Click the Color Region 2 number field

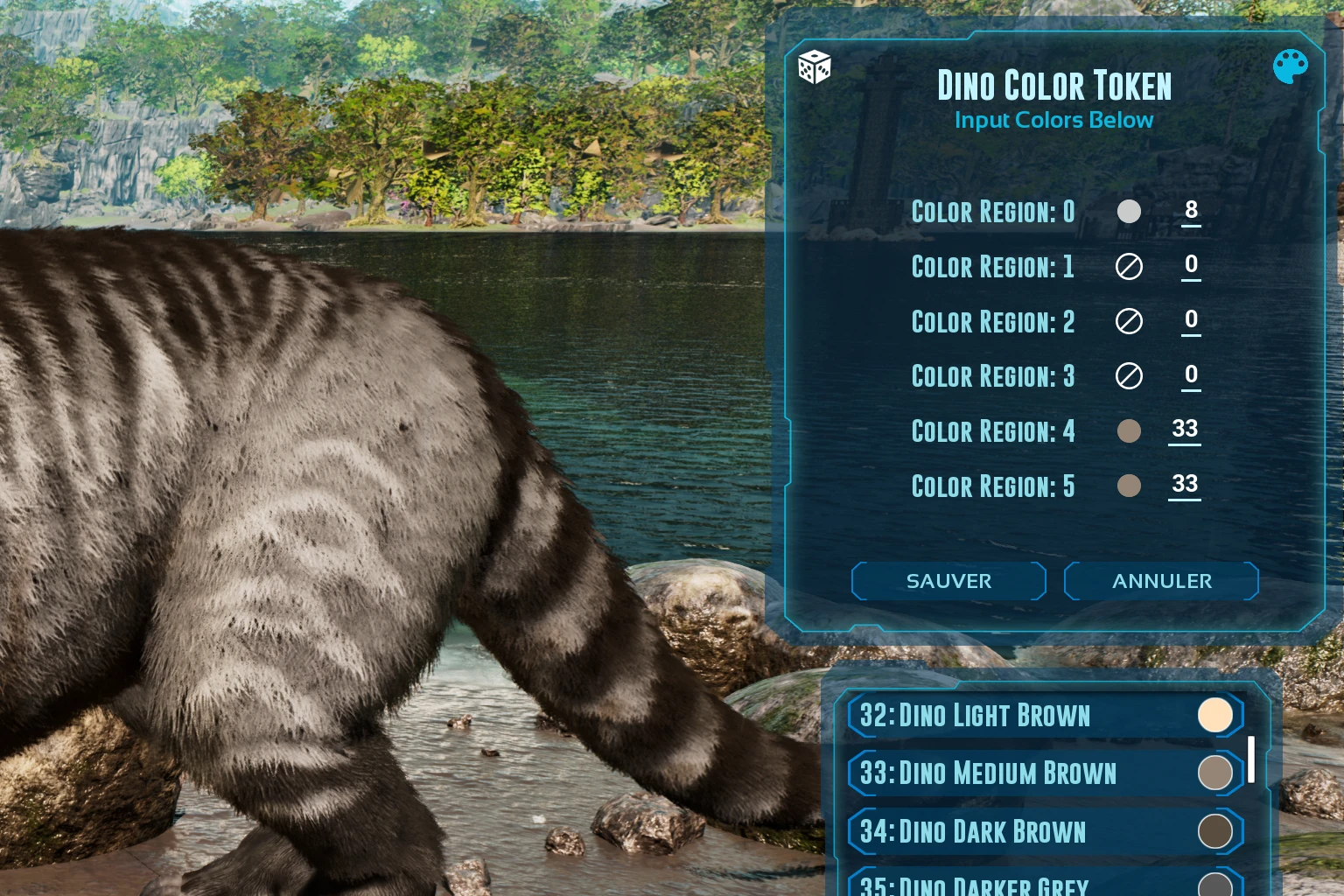(1191, 321)
